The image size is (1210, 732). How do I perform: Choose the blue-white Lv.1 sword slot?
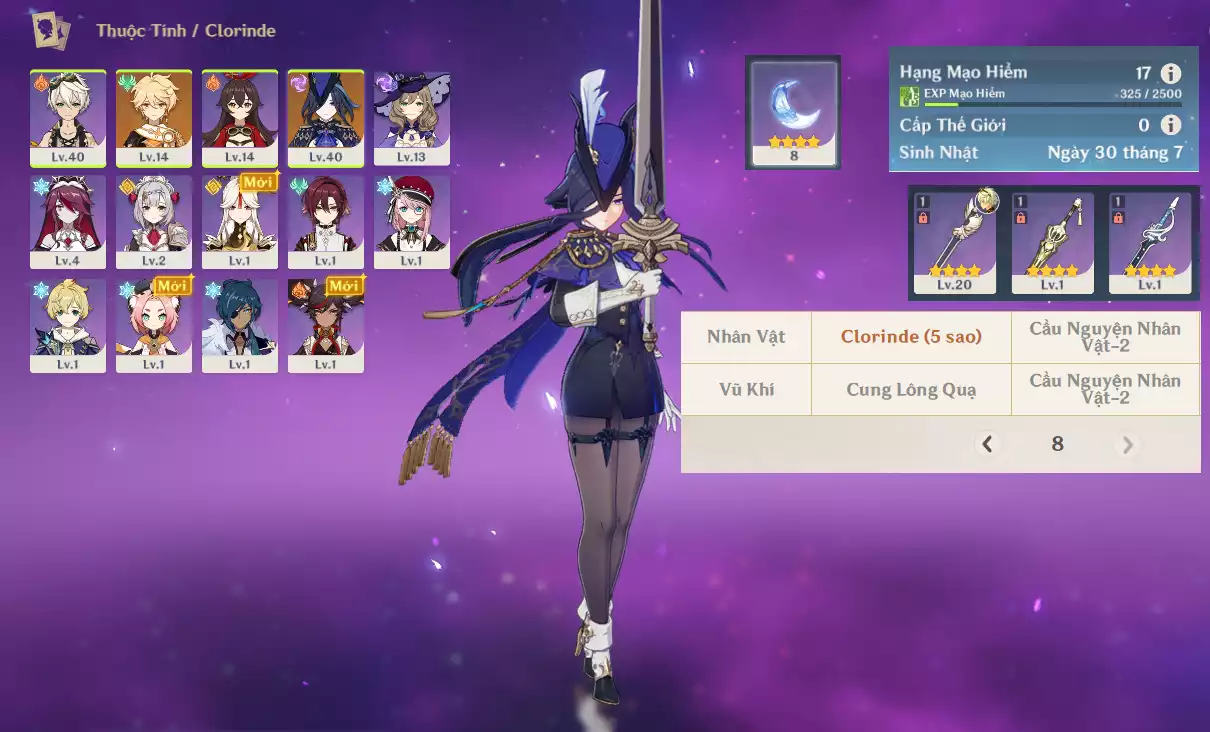pos(1150,242)
